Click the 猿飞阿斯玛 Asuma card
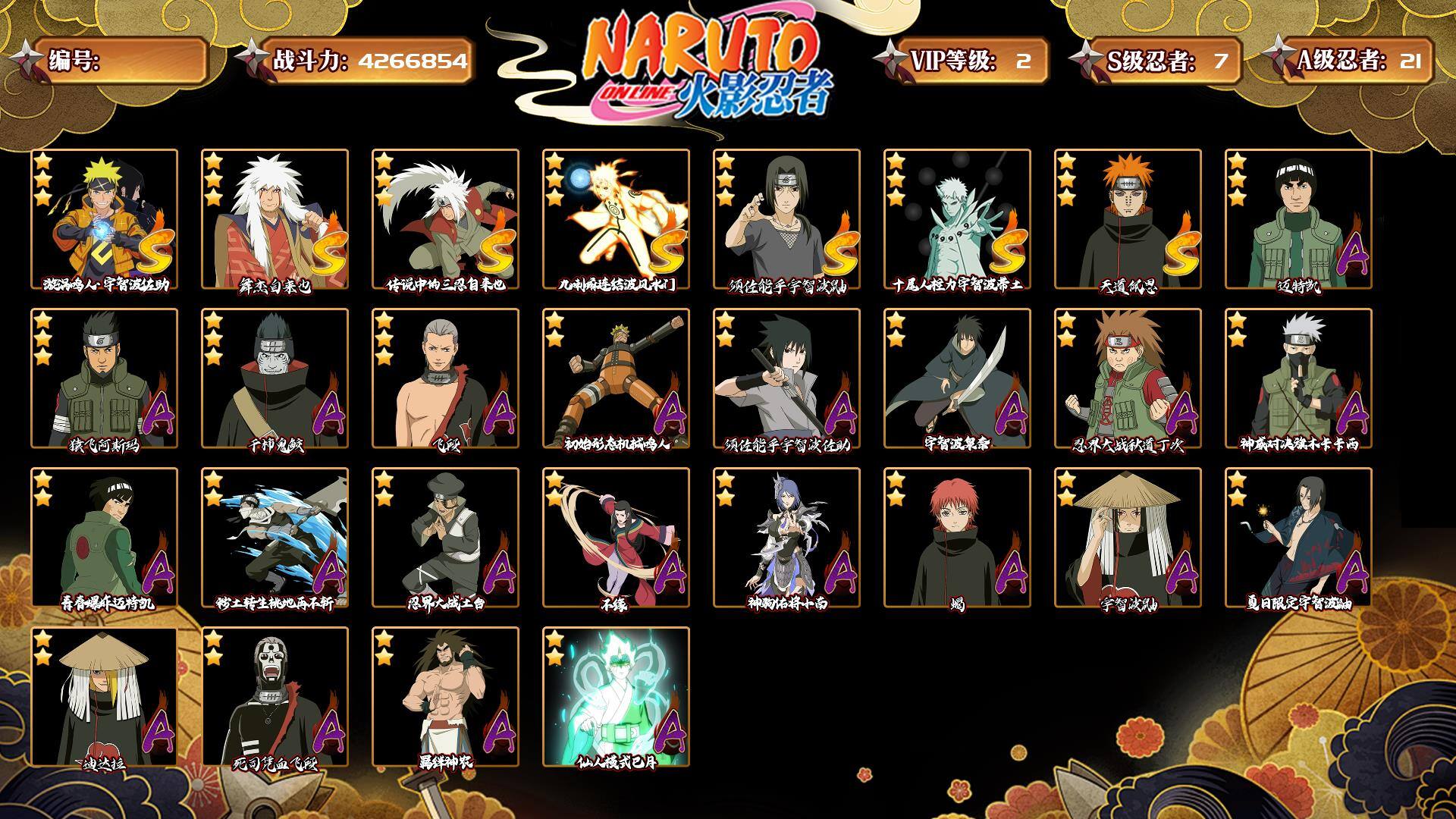This screenshot has width=1456, height=819. pyautogui.click(x=104, y=378)
